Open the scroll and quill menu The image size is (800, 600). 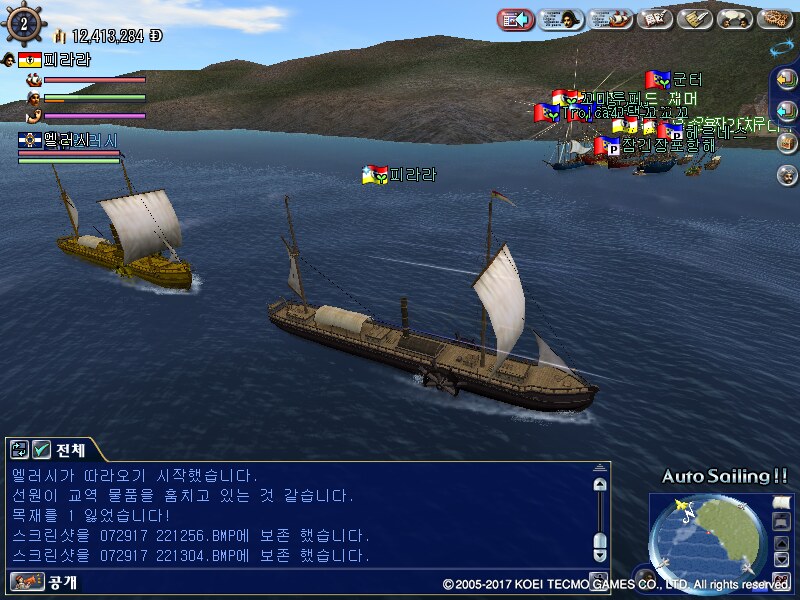pyautogui.click(x=694, y=19)
